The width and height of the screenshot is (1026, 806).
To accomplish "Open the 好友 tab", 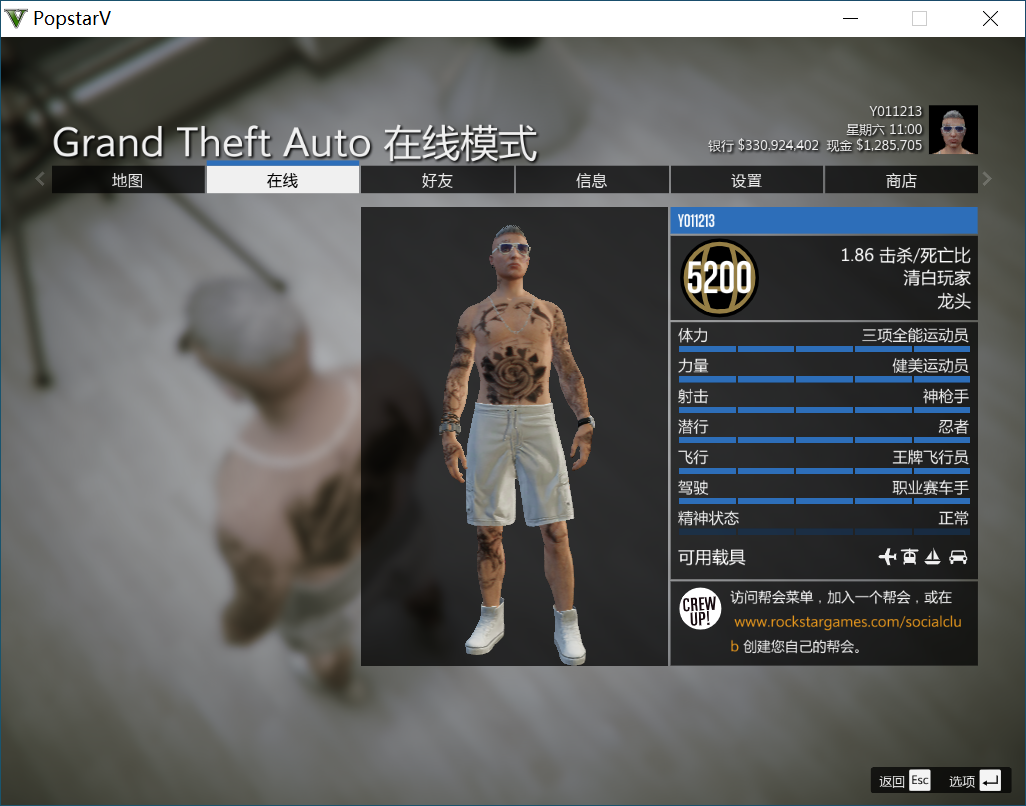I will coord(437,180).
